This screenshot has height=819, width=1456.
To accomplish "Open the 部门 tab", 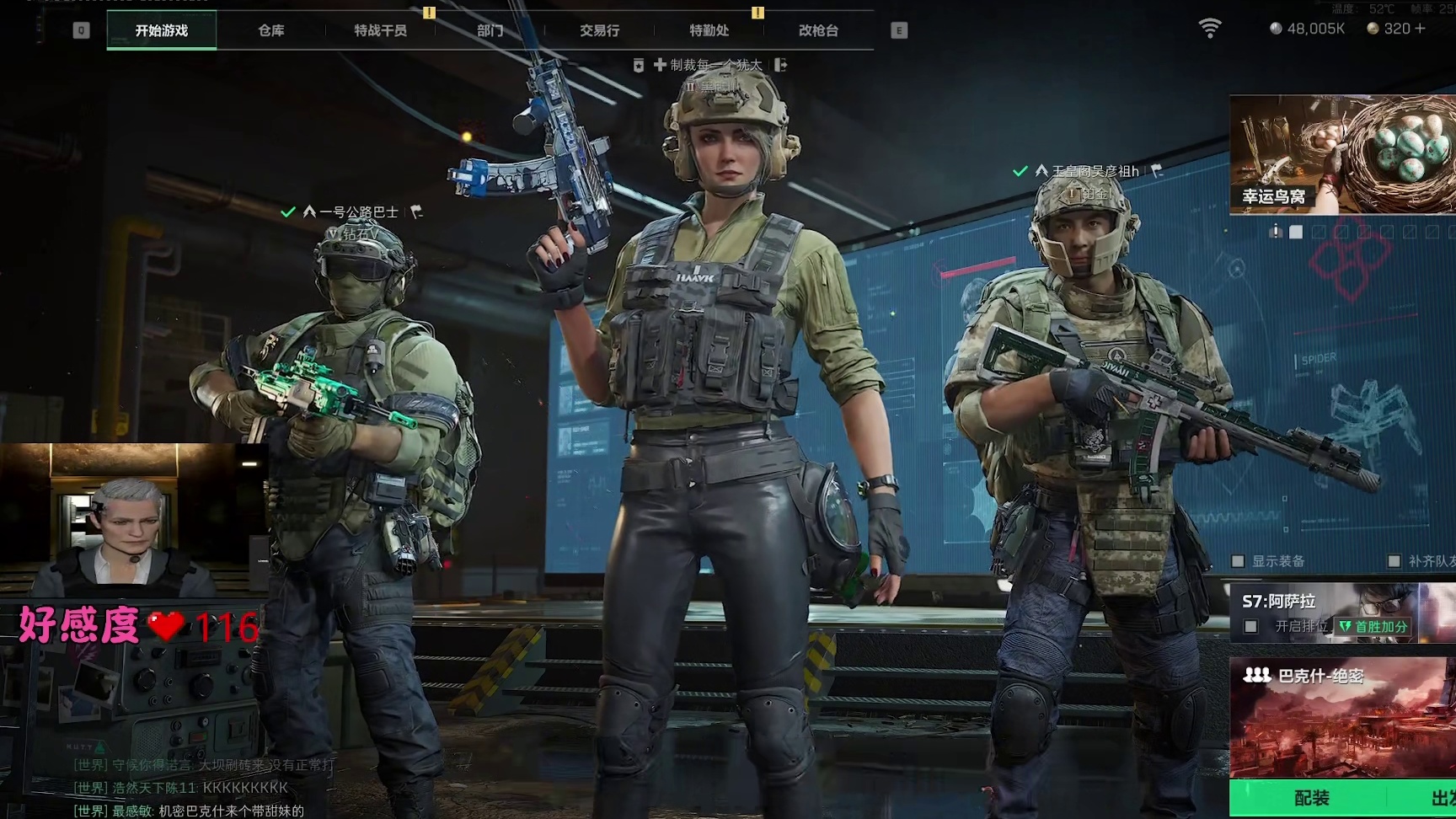I will pyautogui.click(x=490, y=30).
